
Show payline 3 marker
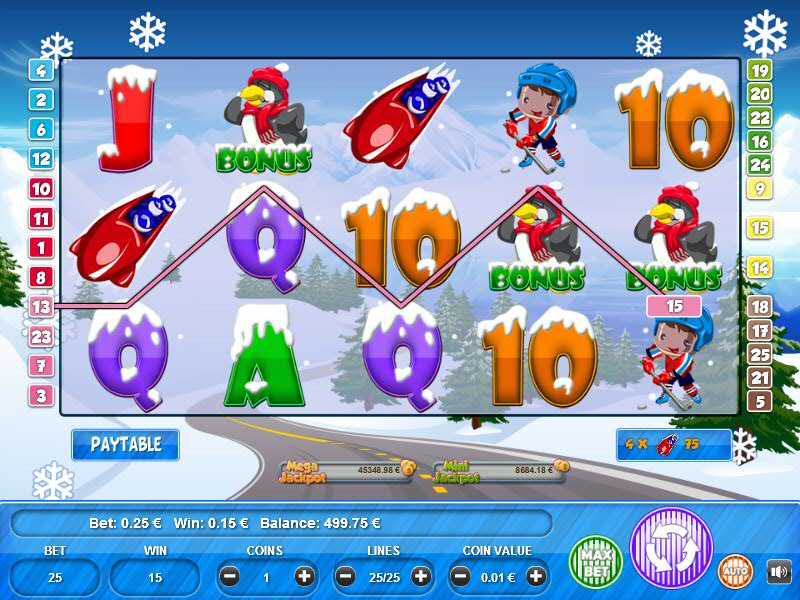[x=41, y=396]
